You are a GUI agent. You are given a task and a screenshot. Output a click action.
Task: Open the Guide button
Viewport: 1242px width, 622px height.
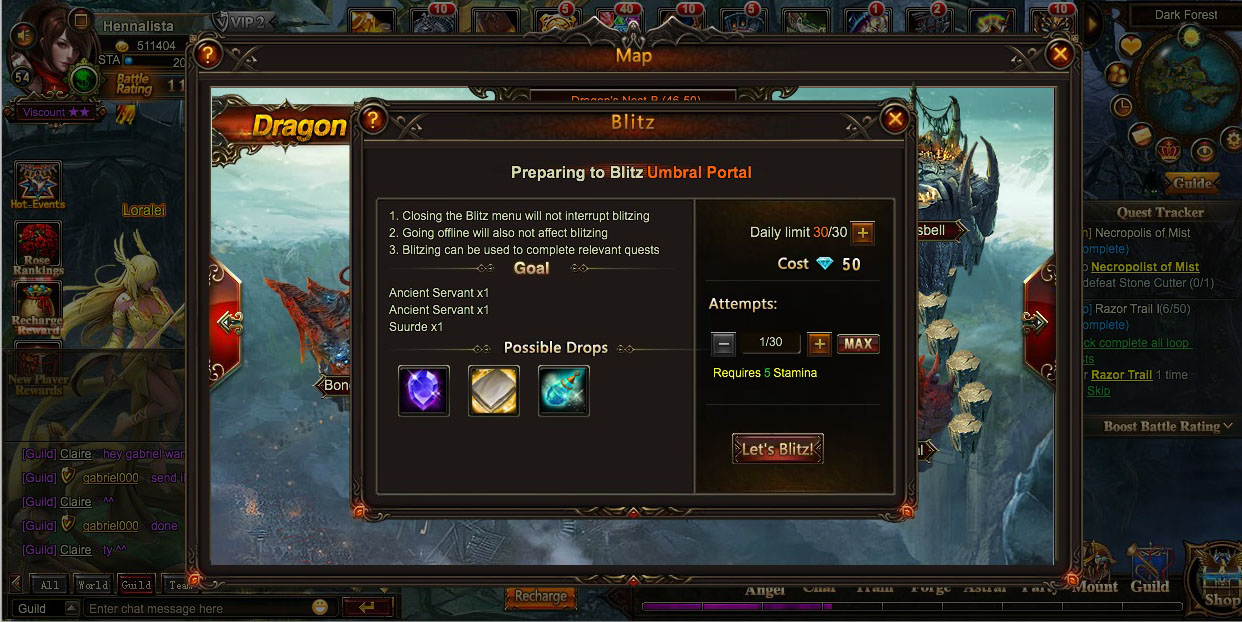(1192, 183)
